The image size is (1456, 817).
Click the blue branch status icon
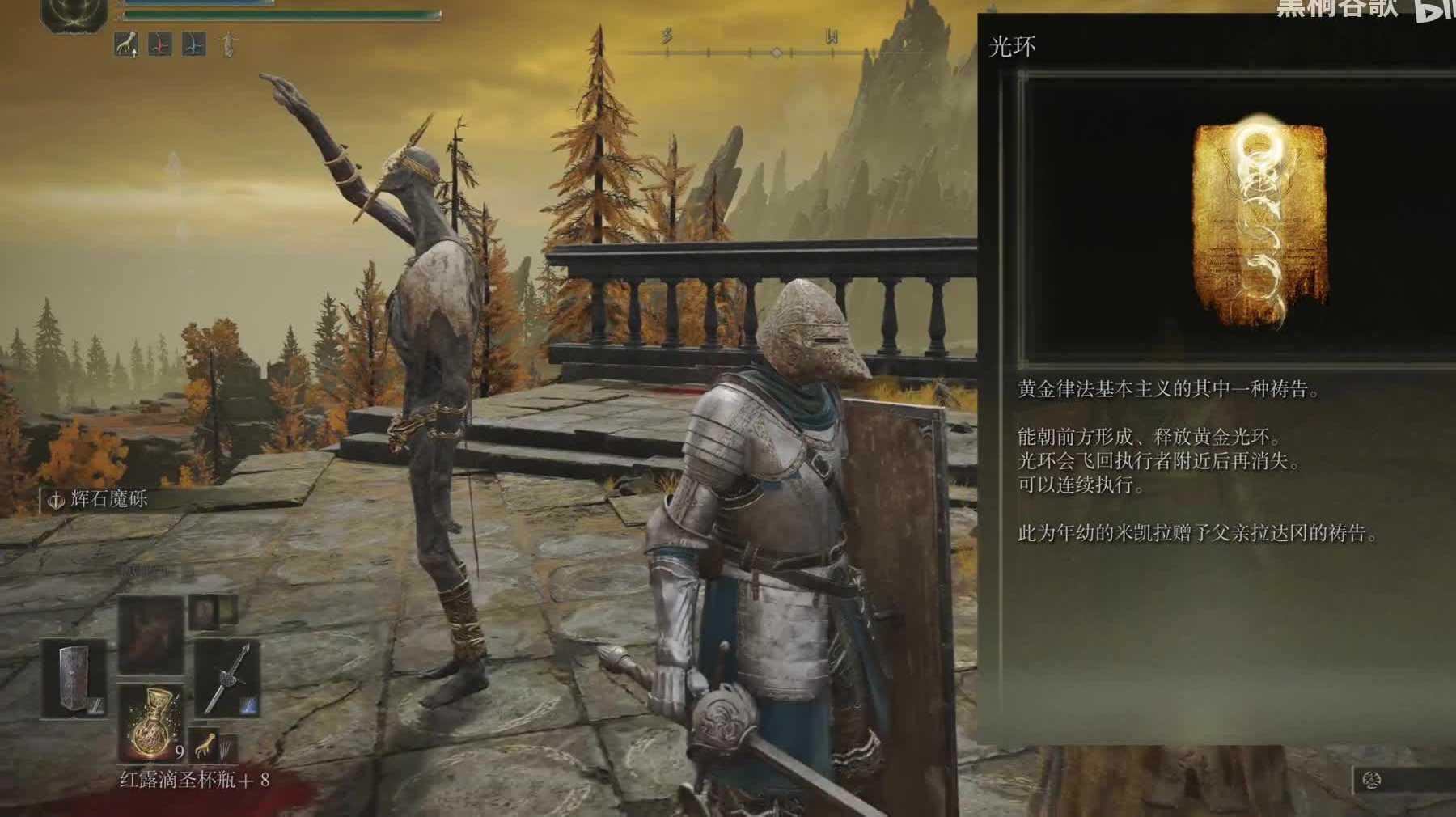pos(193,44)
